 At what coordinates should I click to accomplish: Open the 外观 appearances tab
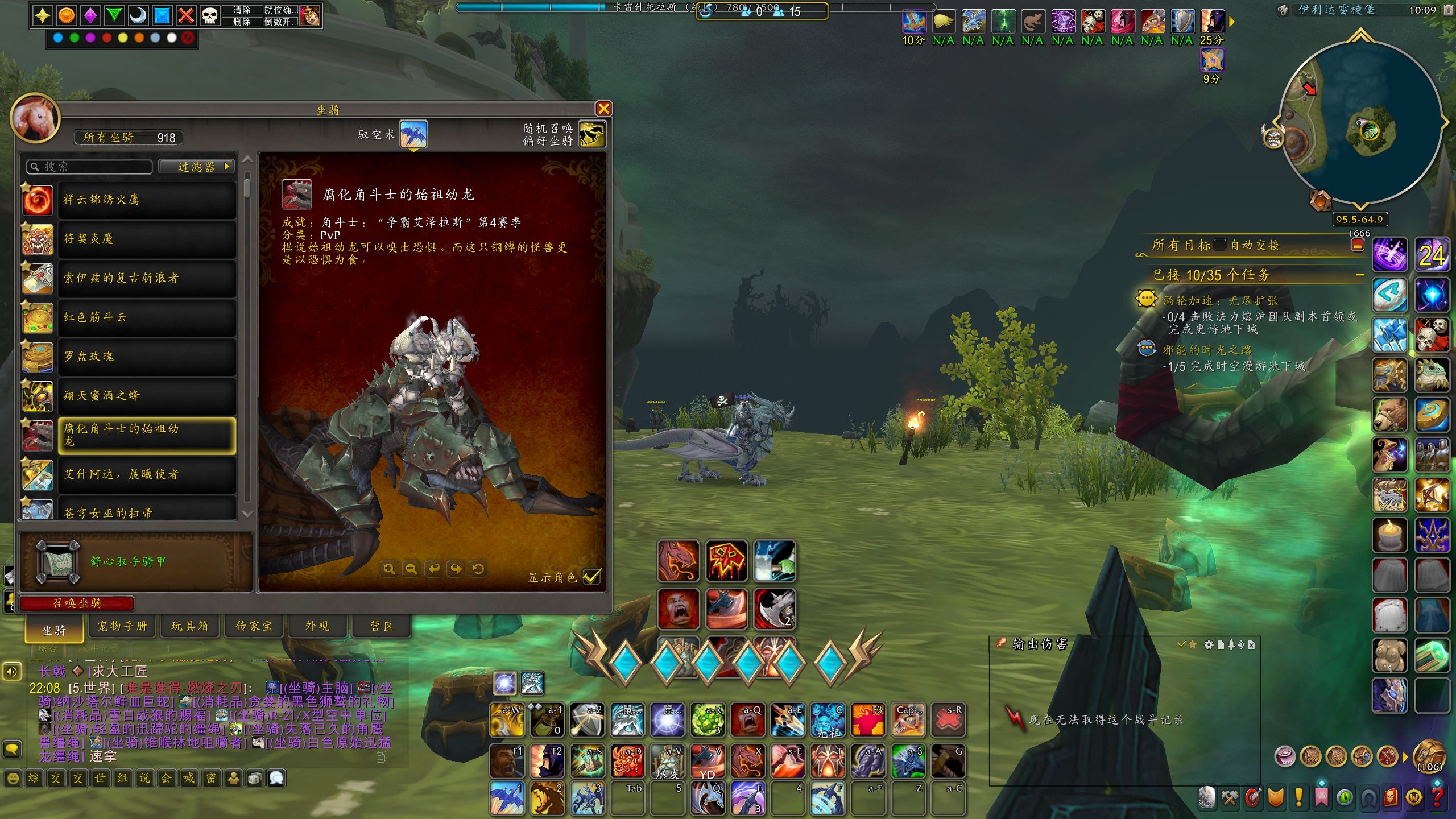317,626
